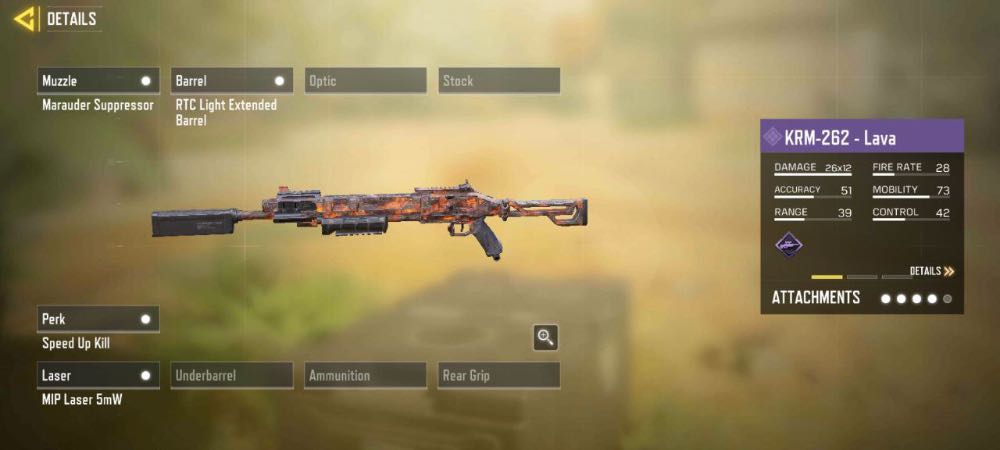Choose the Optic attachment slot
The image size is (1000, 450).
[x=365, y=81]
